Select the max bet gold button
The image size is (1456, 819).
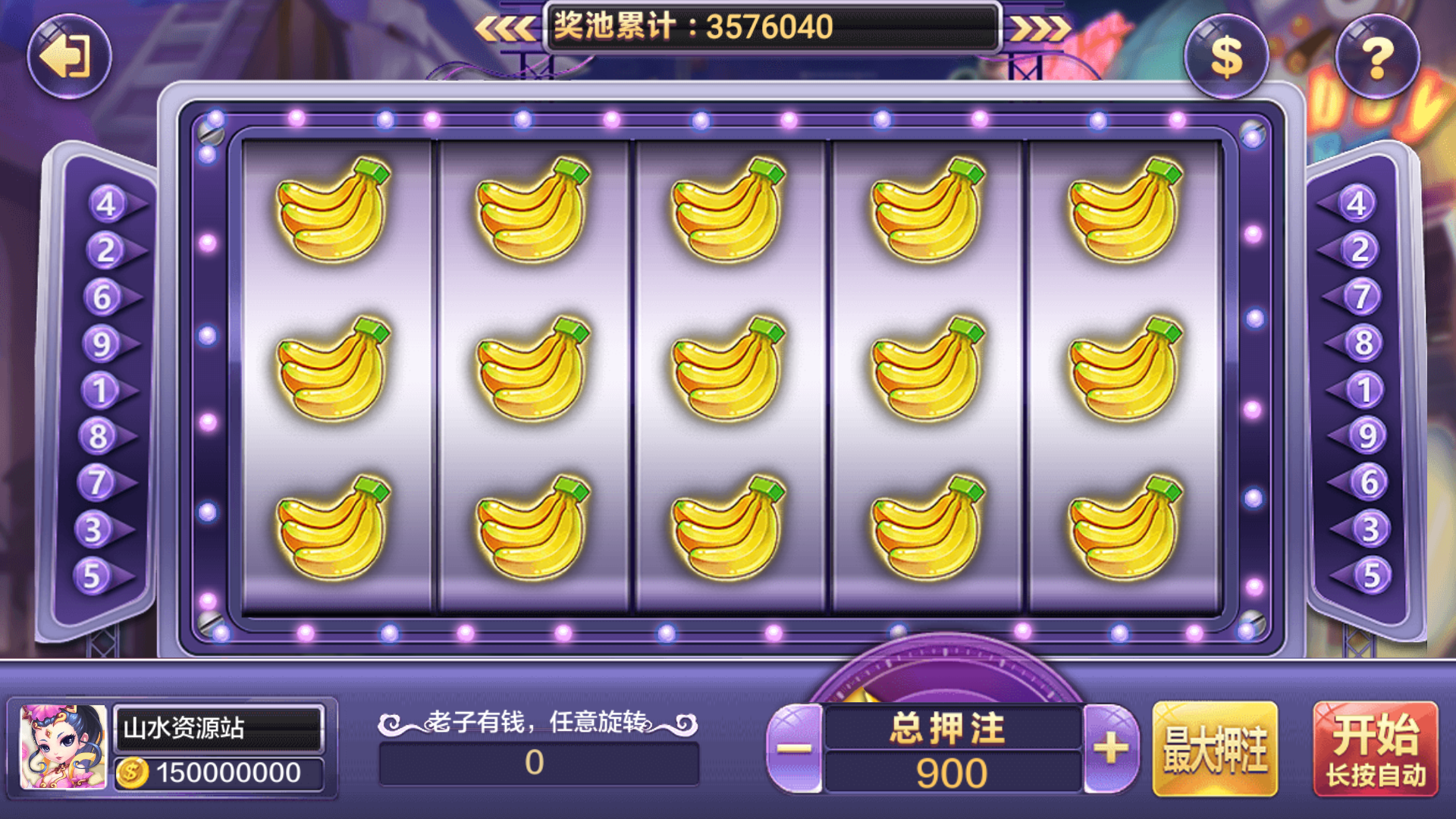(x=1215, y=749)
